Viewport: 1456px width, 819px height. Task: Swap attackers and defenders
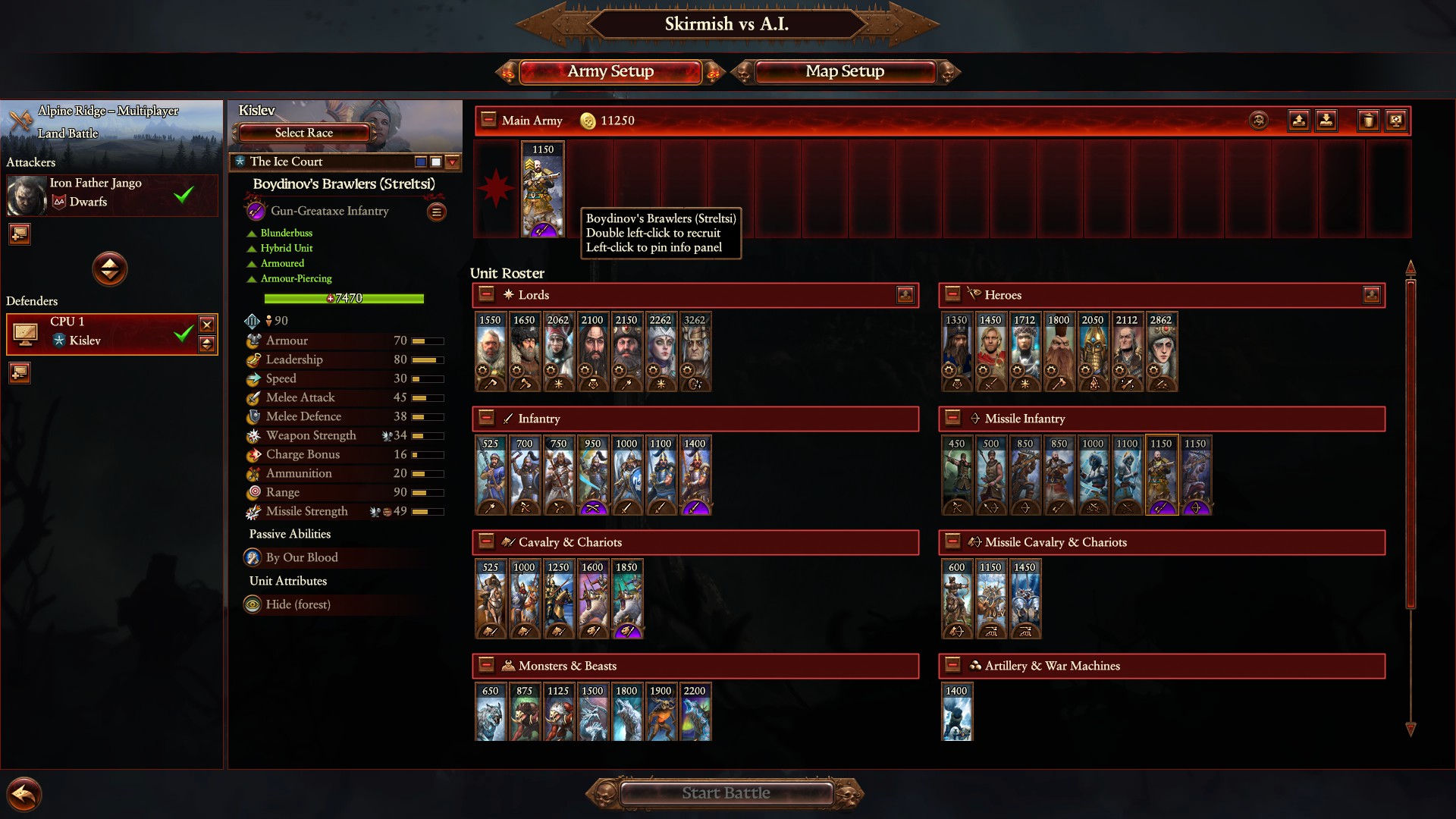(110, 268)
